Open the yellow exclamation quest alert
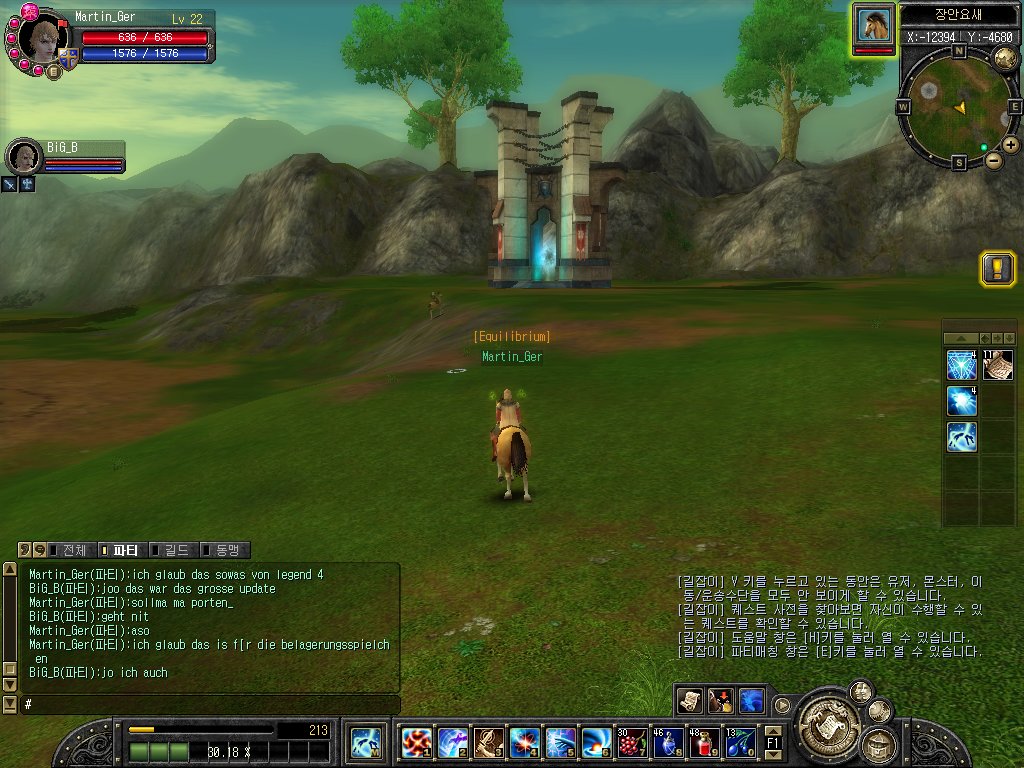Image resolution: width=1024 pixels, height=768 pixels. [998, 268]
